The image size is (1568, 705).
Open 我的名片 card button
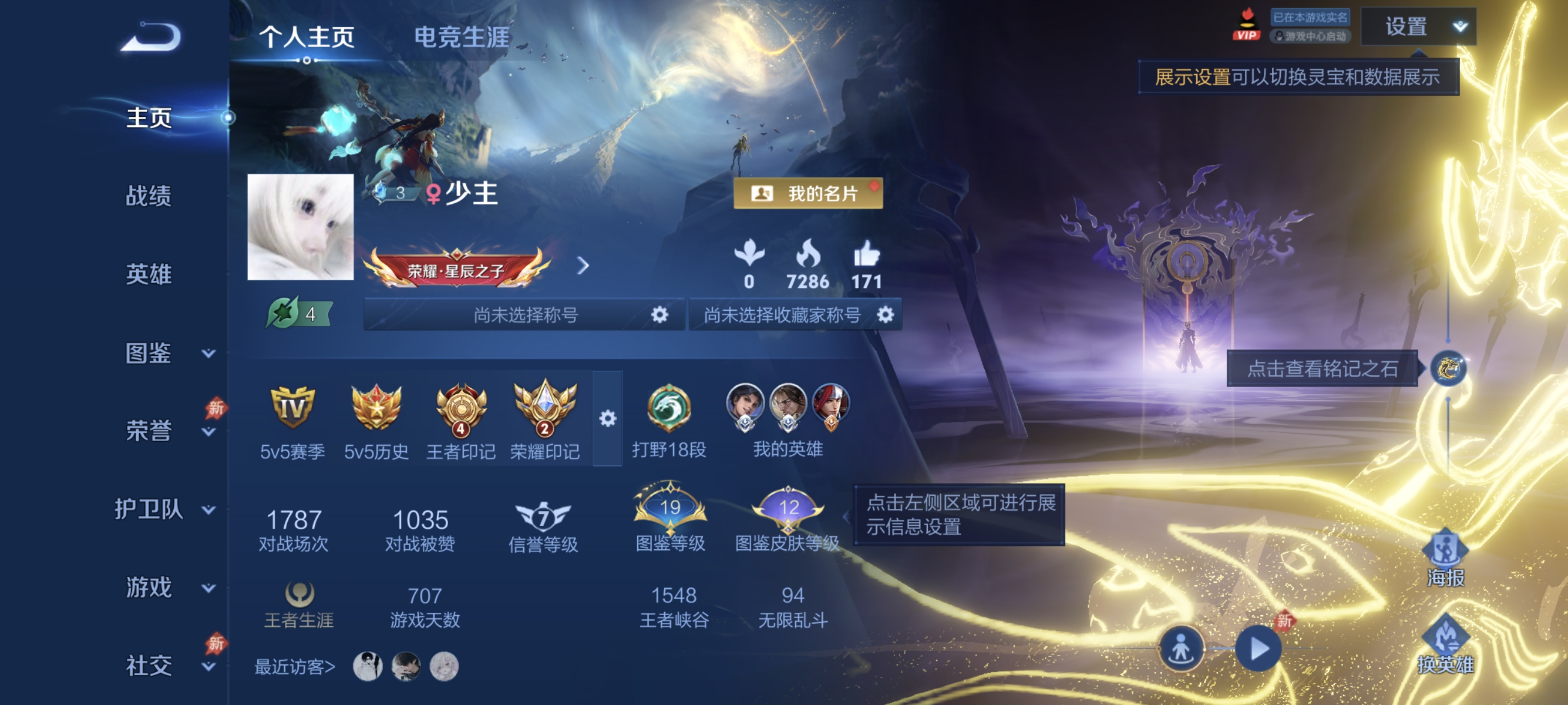pyautogui.click(x=809, y=194)
